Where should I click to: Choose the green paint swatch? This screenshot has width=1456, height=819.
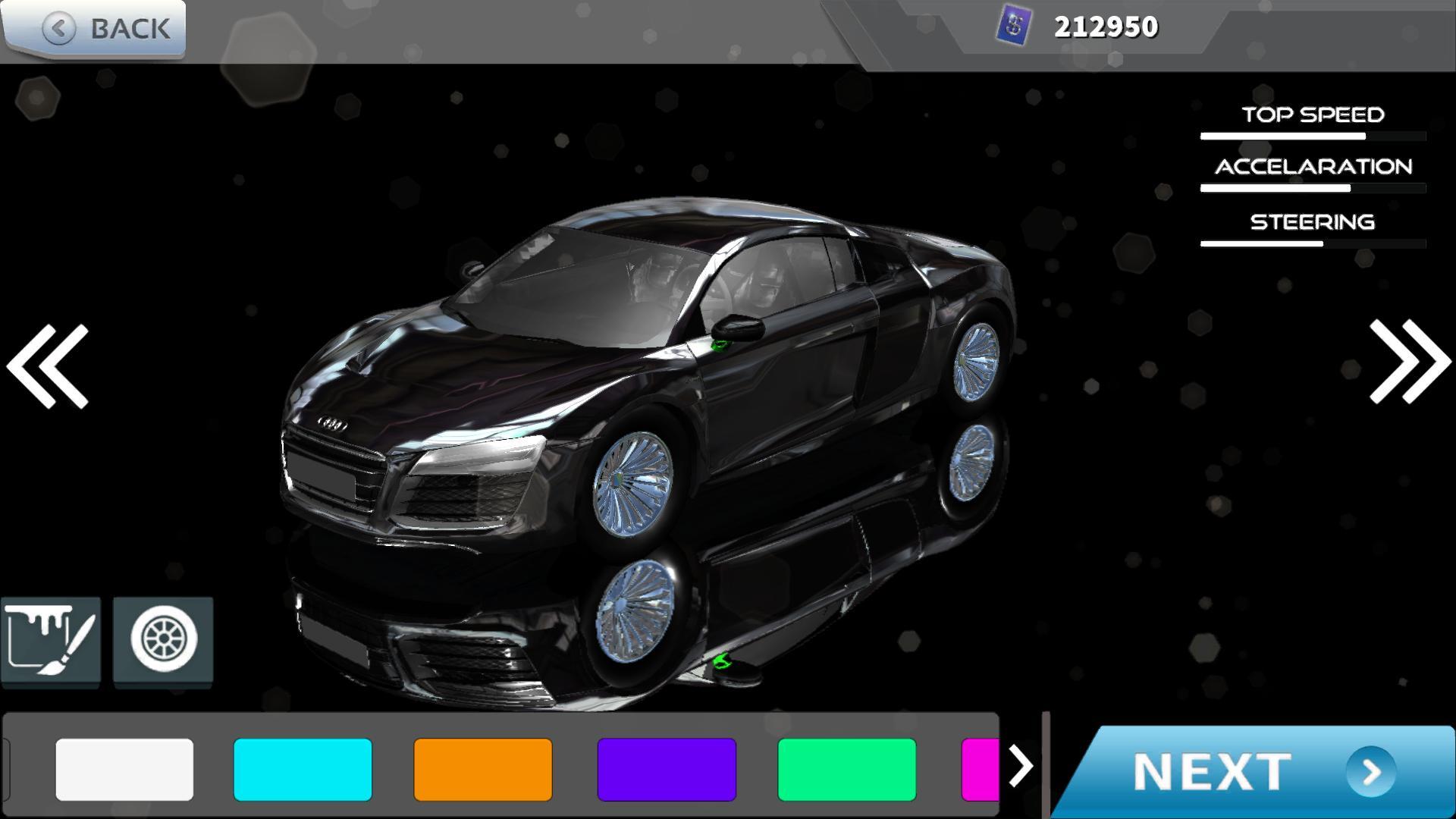click(847, 770)
